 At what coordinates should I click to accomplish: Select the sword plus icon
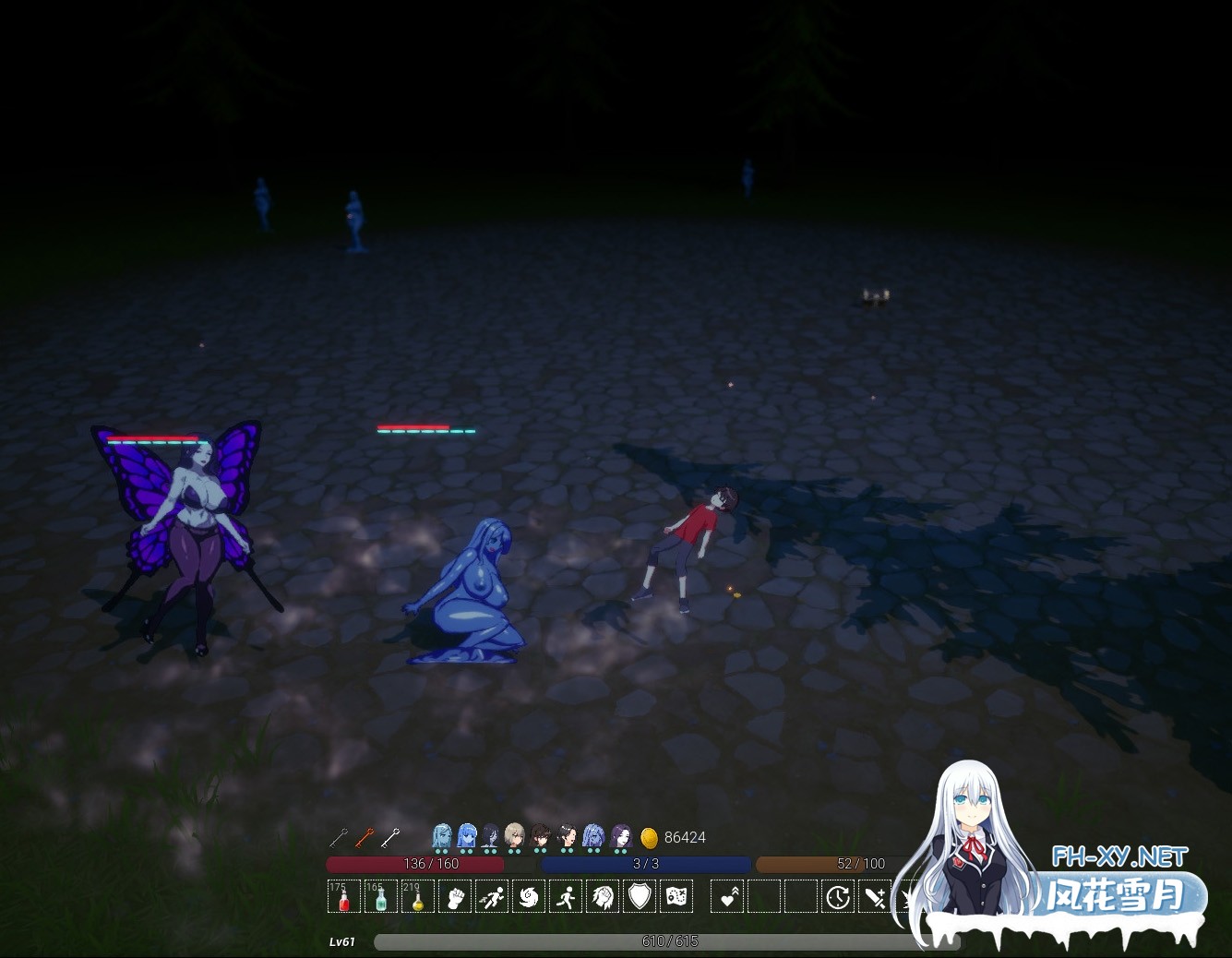click(875, 896)
